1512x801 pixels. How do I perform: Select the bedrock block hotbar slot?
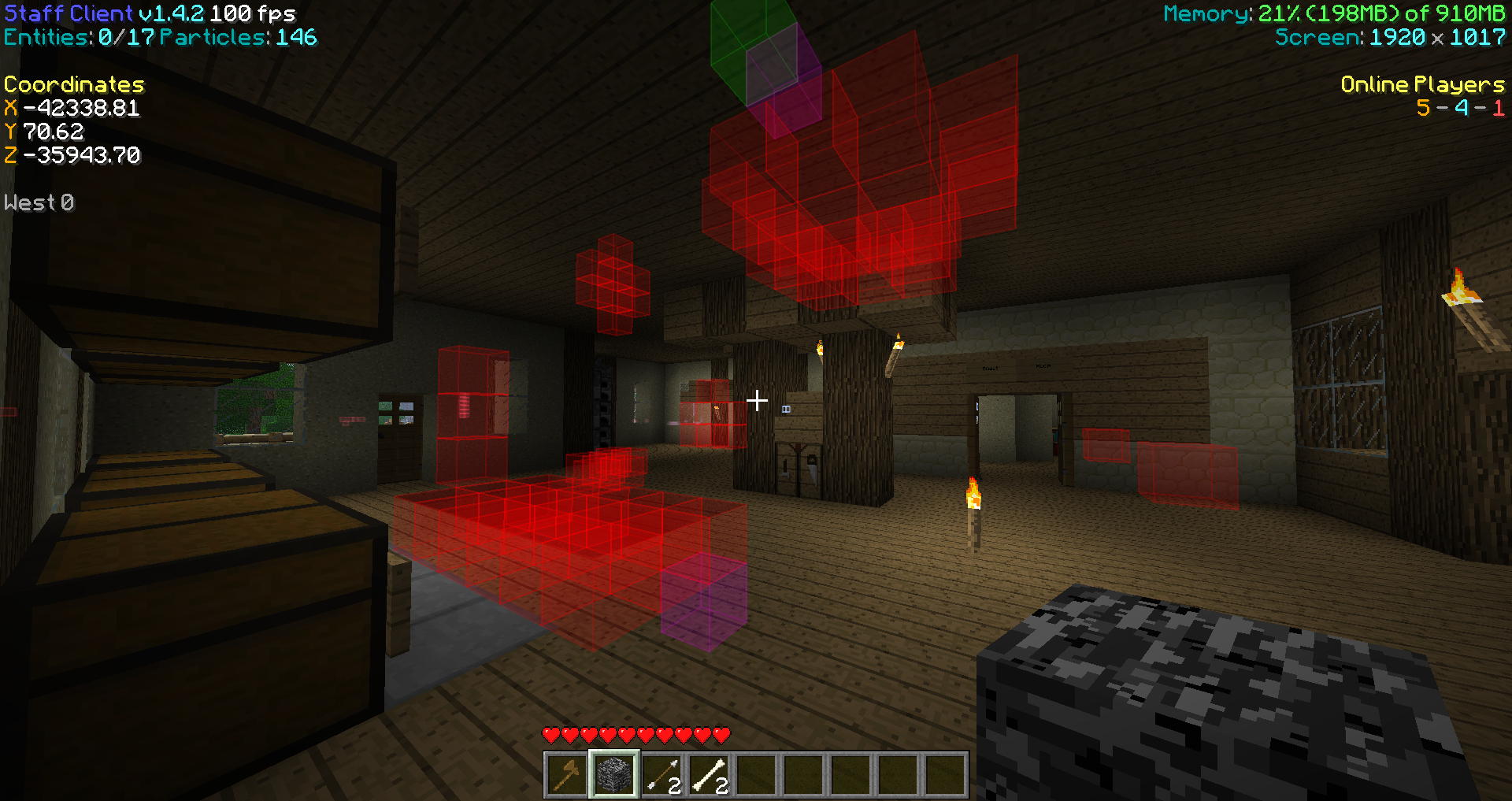pos(613,774)
